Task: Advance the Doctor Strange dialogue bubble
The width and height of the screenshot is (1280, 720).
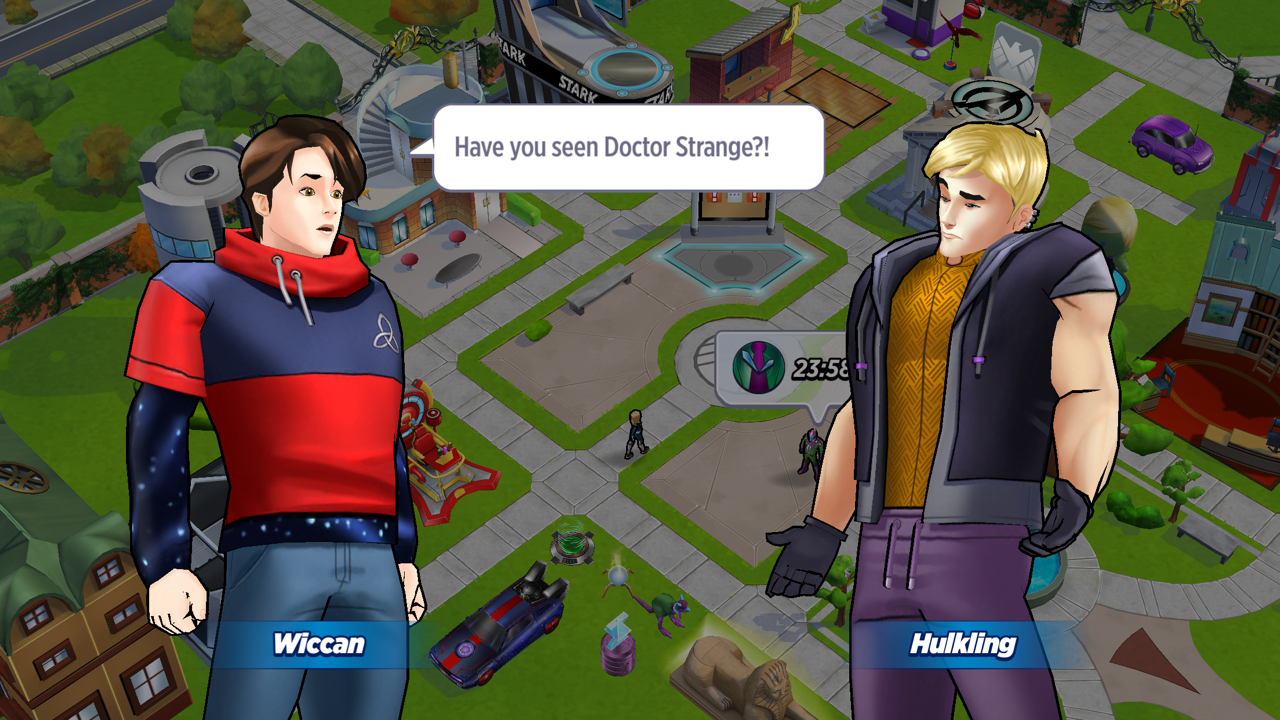Action: (x=628, y=148)
